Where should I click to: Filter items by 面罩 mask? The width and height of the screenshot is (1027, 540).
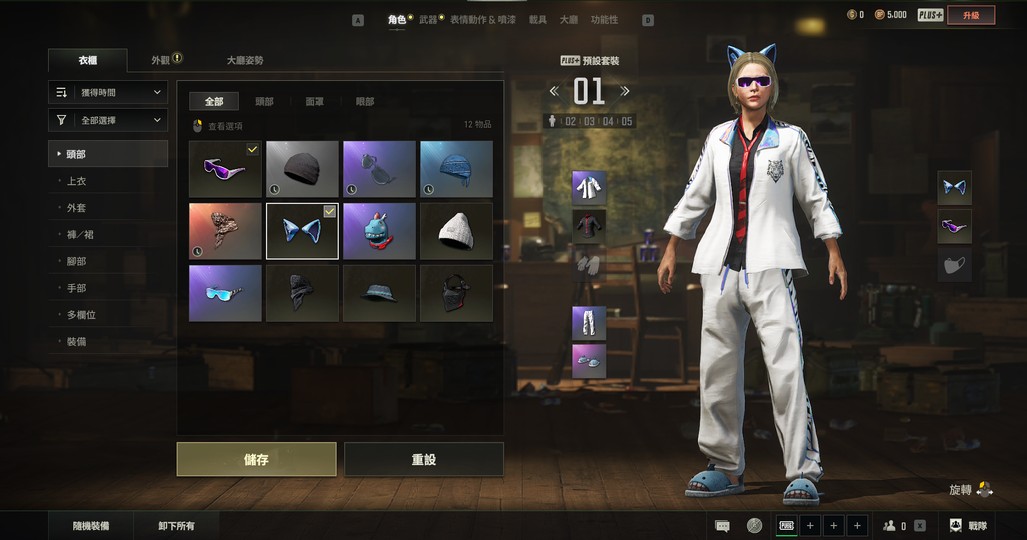(x=315, y=101)
